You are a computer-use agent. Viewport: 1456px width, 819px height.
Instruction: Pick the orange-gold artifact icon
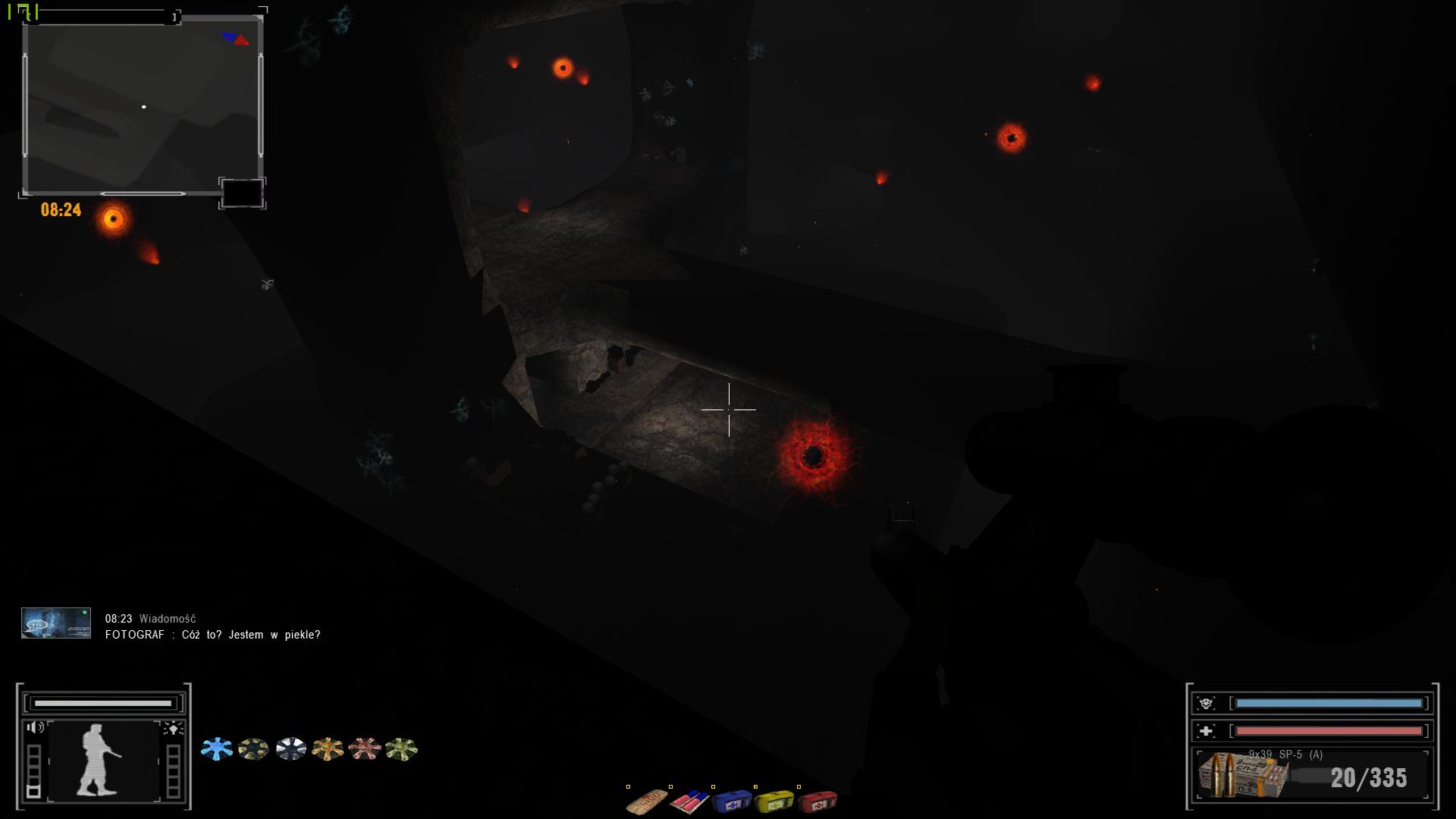[328, 749]
